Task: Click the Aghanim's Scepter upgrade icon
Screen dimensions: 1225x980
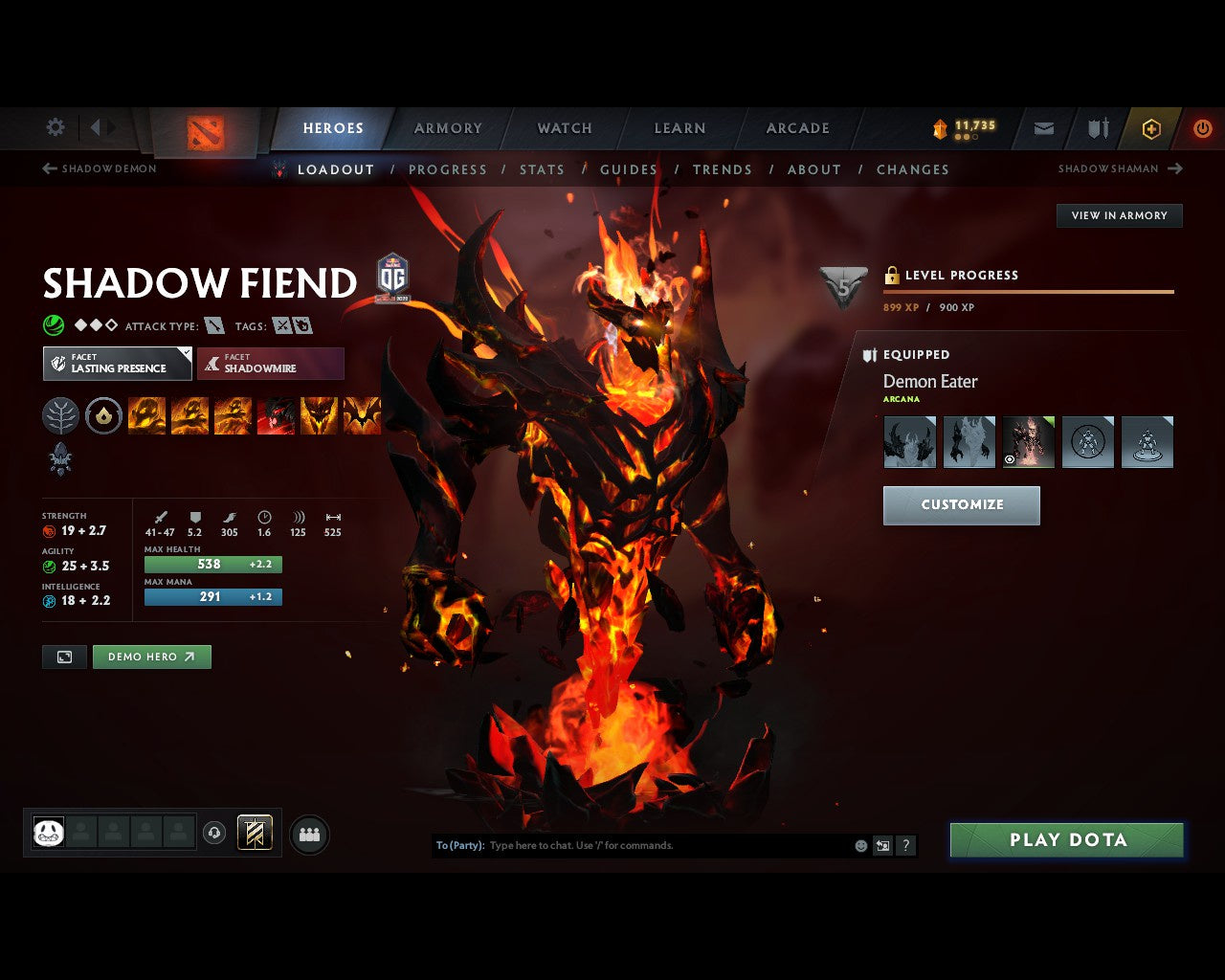Action: pos(60,459)
